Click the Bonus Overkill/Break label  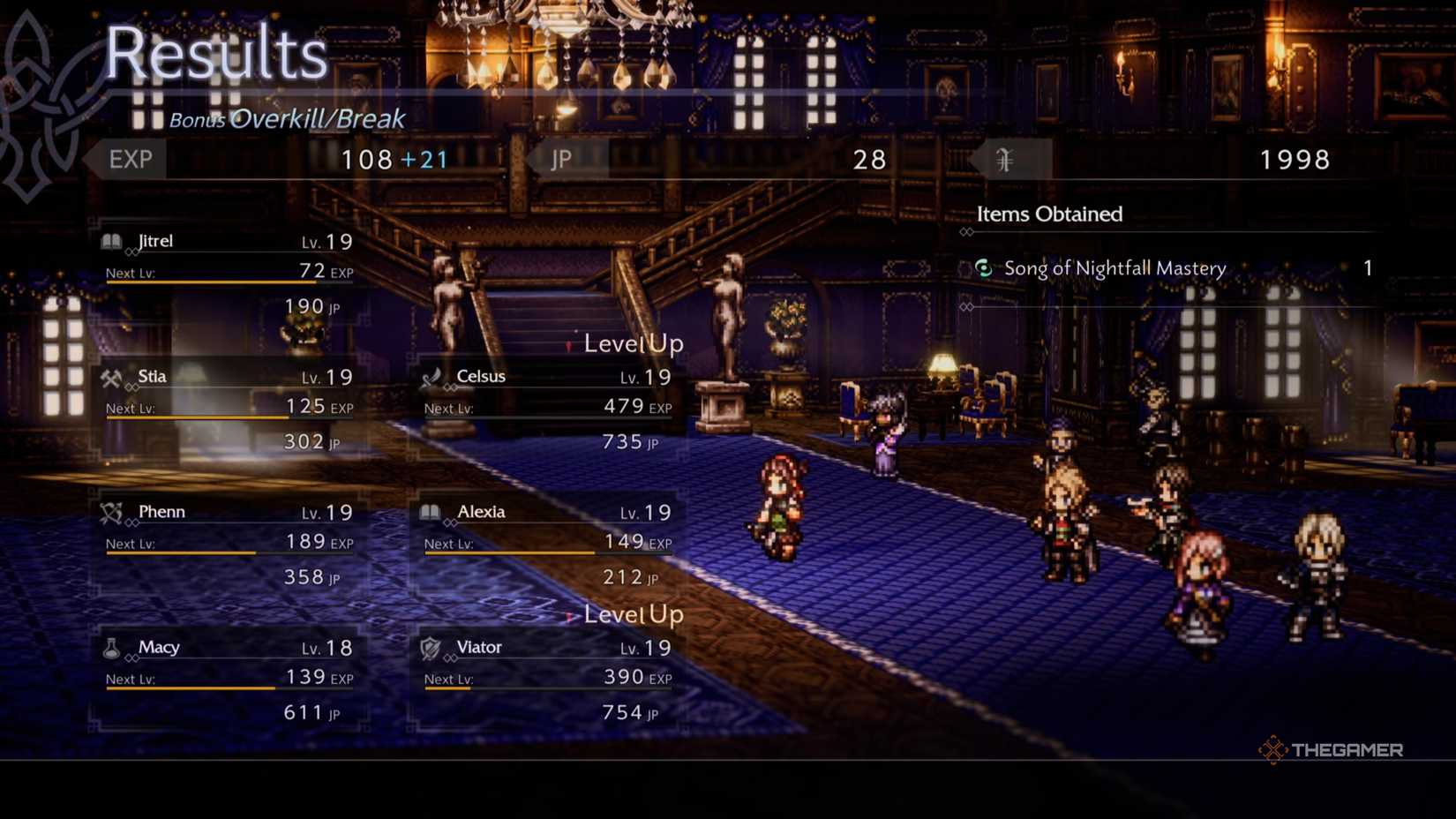pos(287,117)
